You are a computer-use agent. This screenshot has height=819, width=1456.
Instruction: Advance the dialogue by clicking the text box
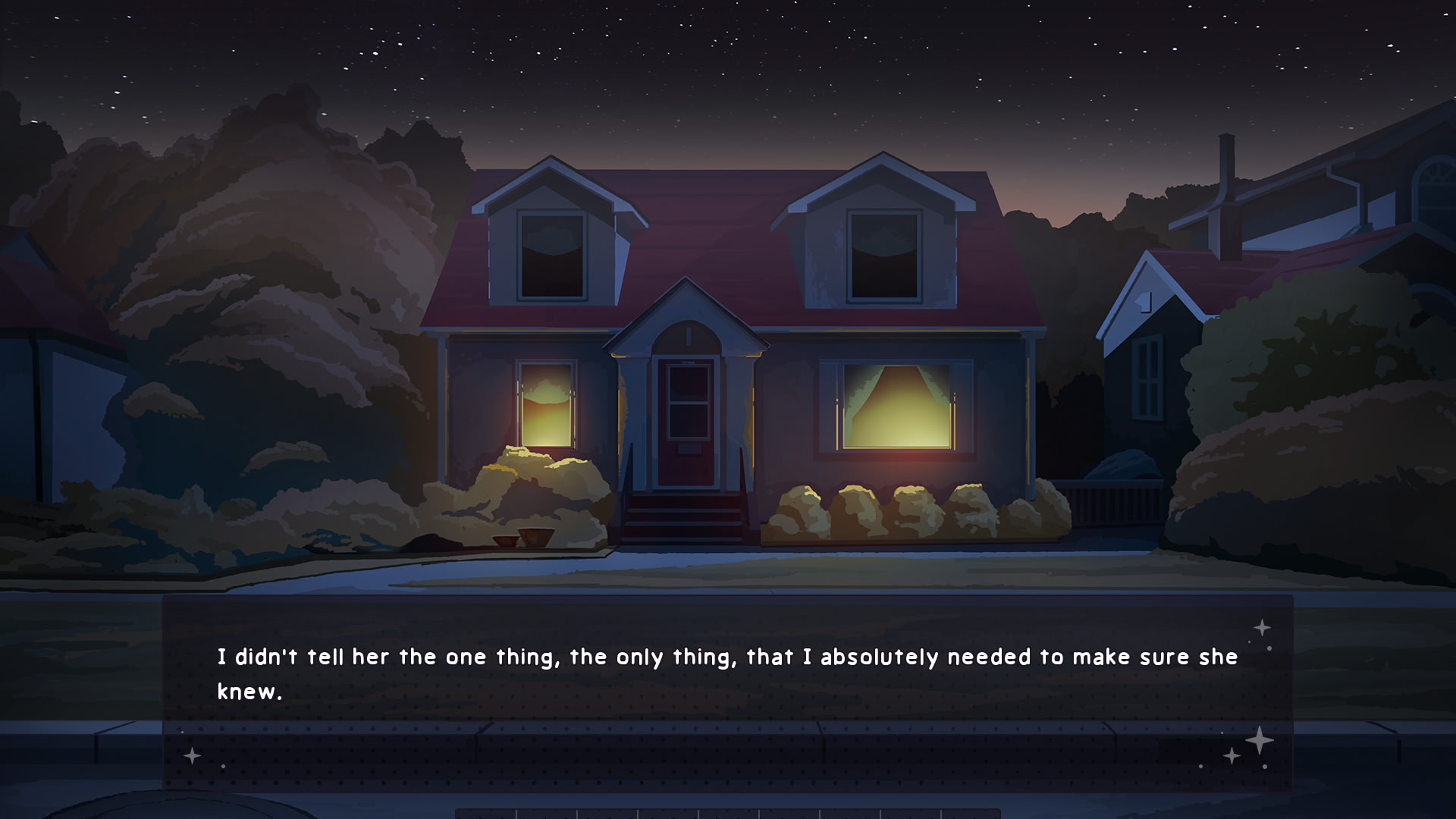[728, 692]
